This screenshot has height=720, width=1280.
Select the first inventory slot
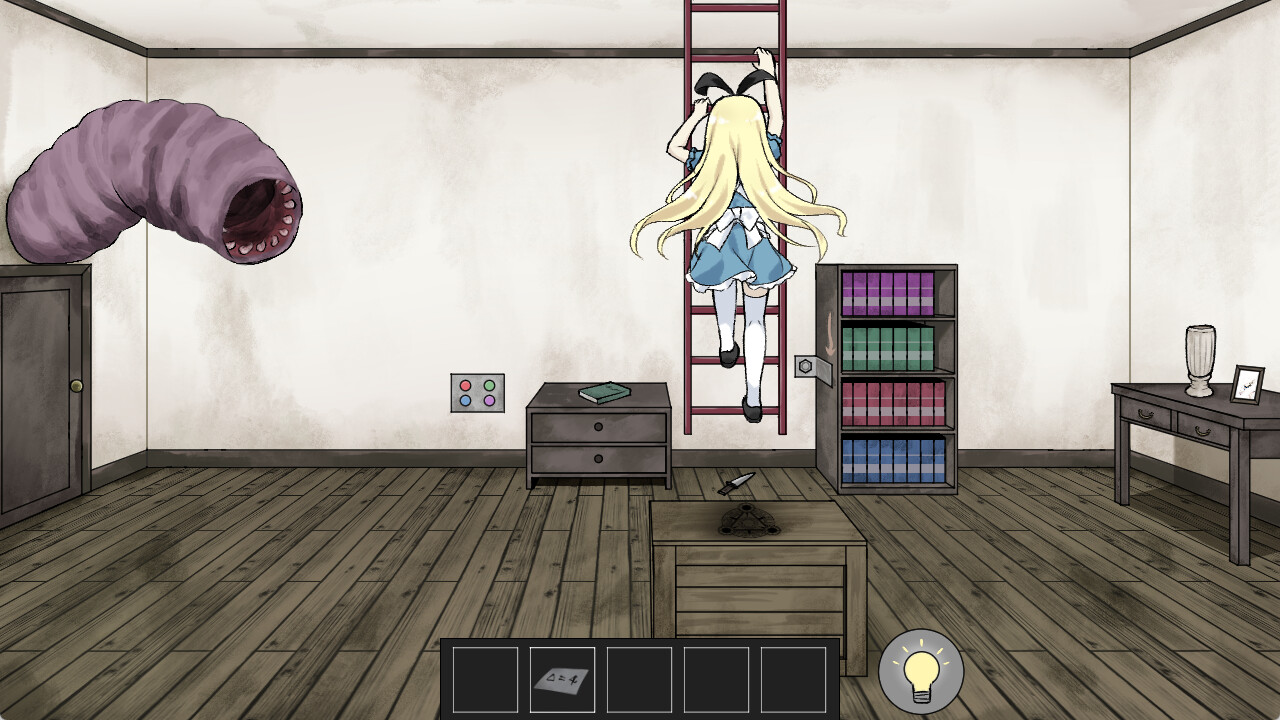click(x=485, y=679)
